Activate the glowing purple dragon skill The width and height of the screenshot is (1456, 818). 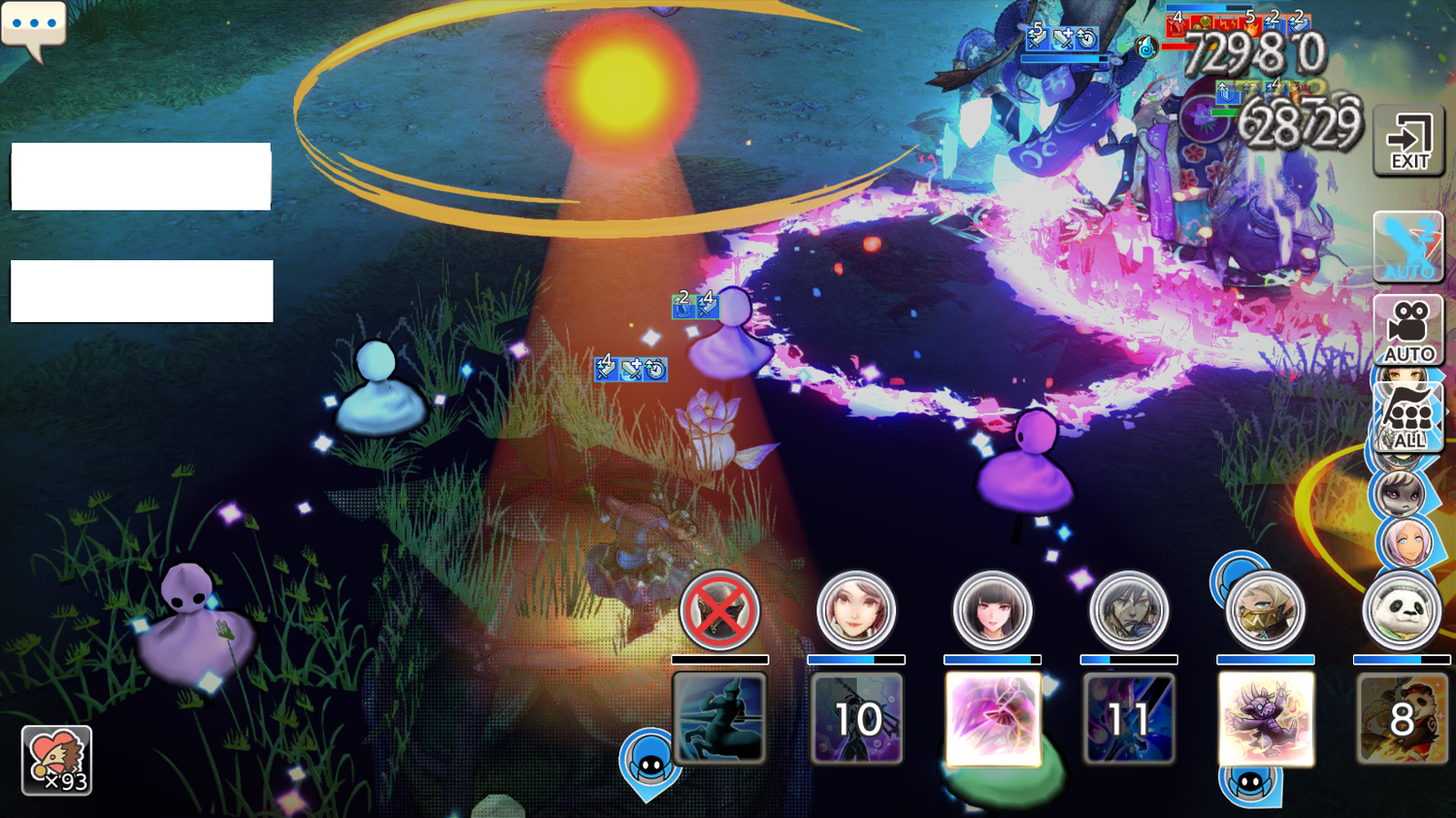pyautogui.click(x=1266, y=719)
